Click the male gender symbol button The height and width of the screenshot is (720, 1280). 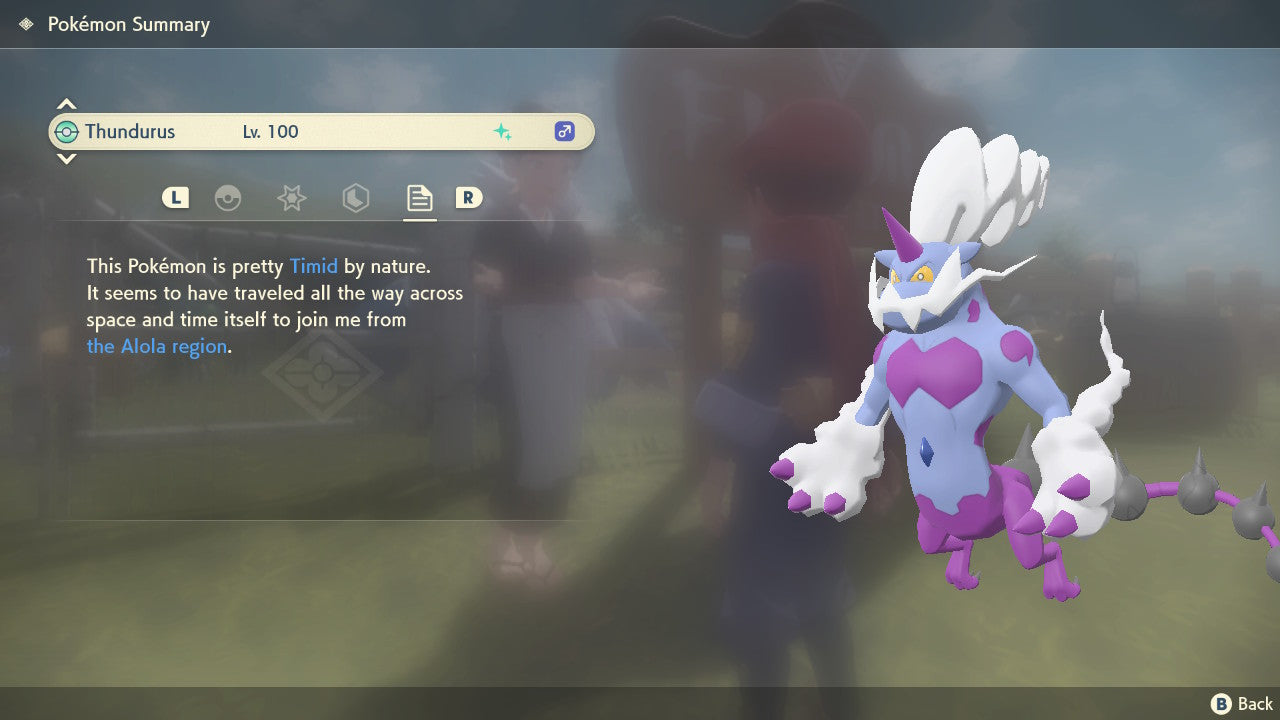point(564,131)
